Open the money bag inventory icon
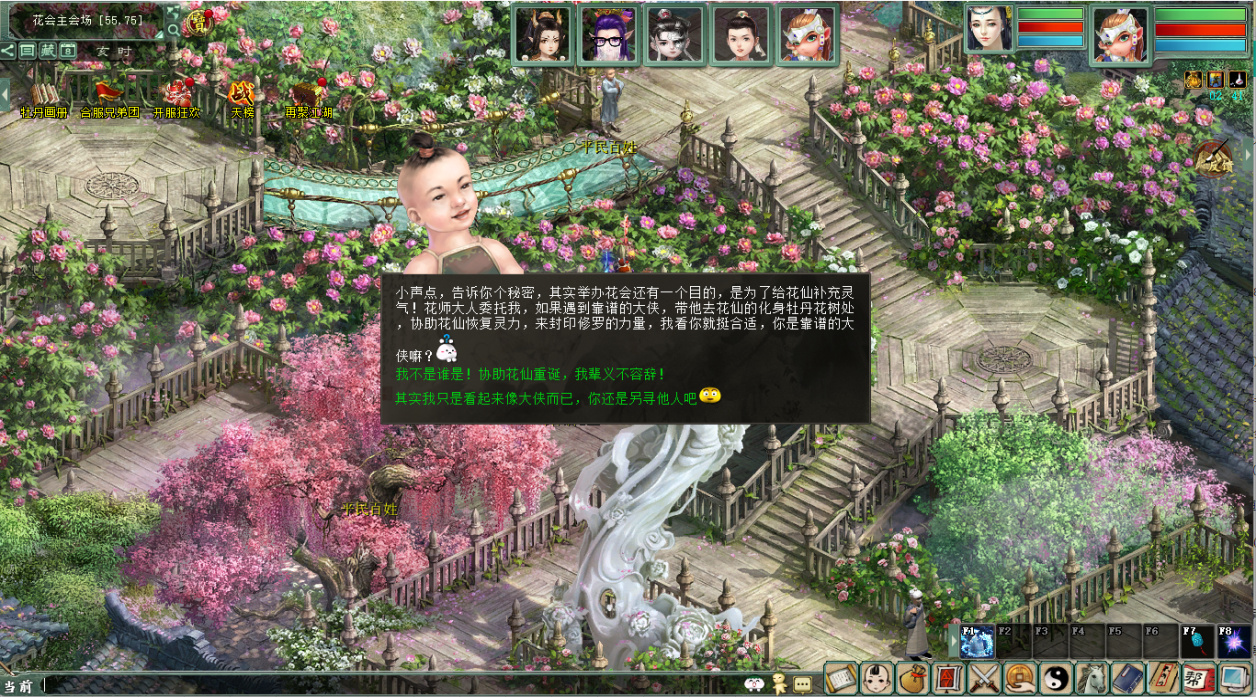Image resolution: width=1256 pixels, height=697 pixels. 911,679
